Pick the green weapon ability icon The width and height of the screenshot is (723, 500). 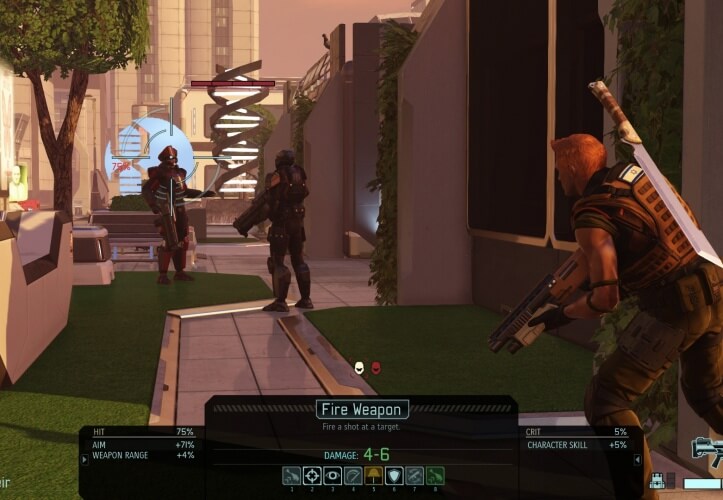tap(435, 476)
